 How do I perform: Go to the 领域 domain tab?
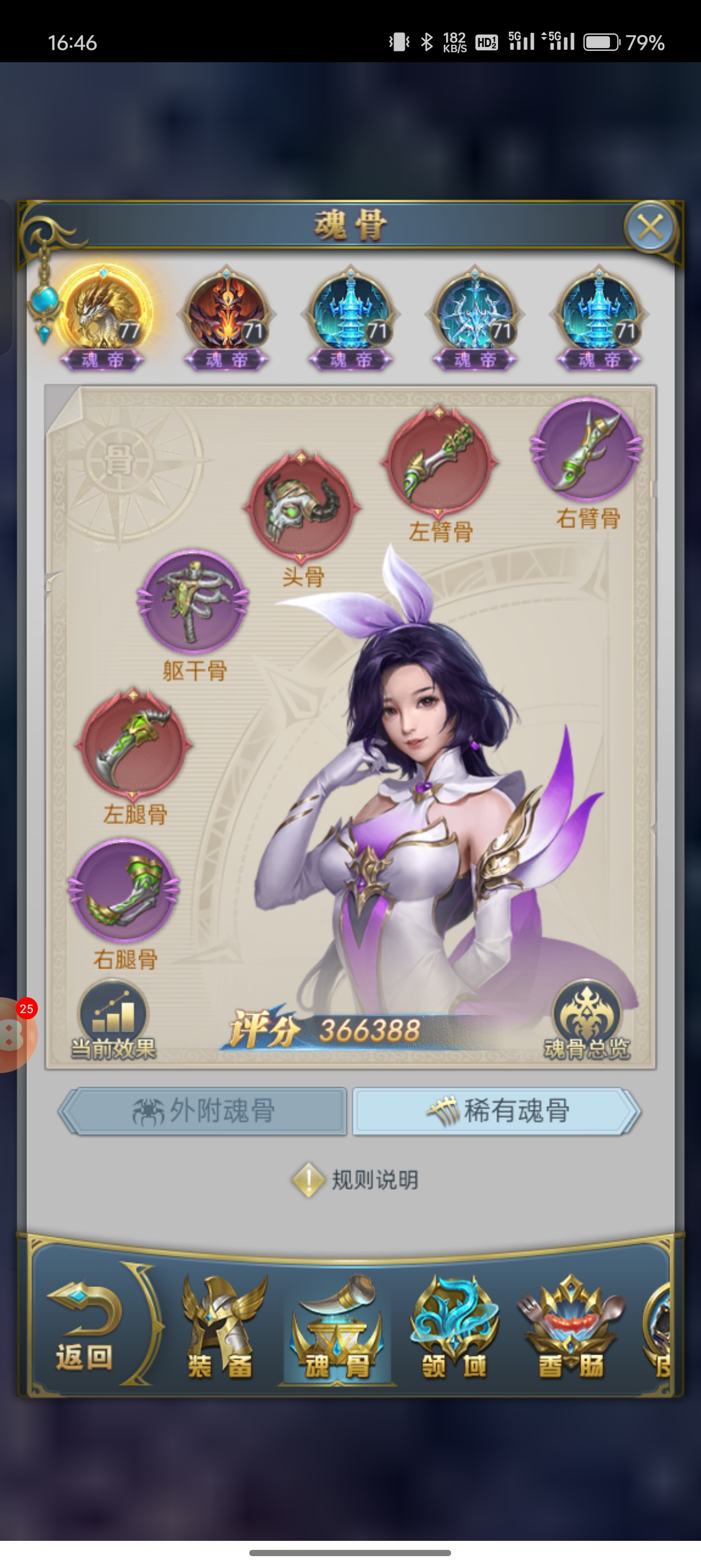454,1328
